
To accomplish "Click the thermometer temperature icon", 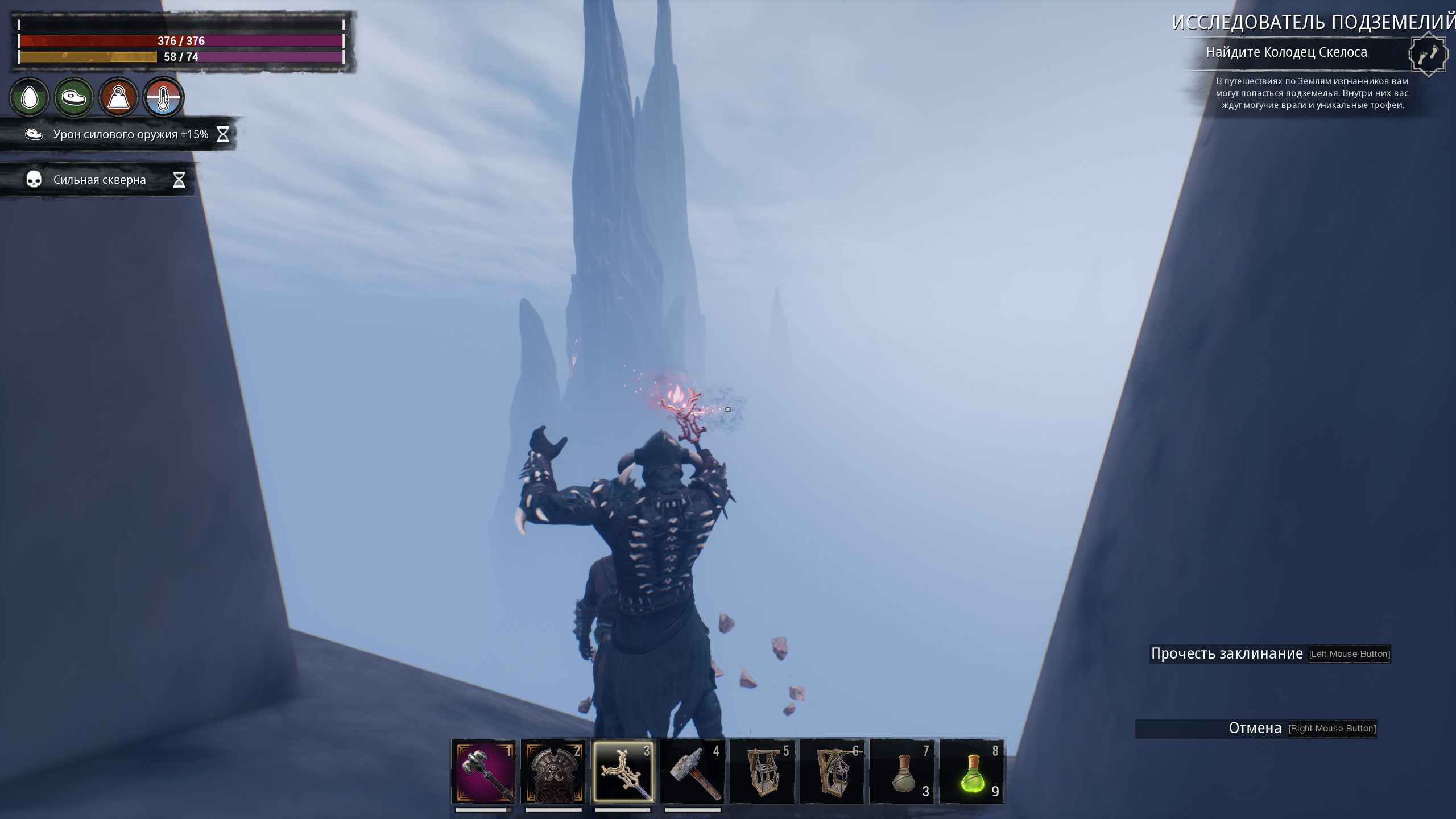I will tap(163, 98).
